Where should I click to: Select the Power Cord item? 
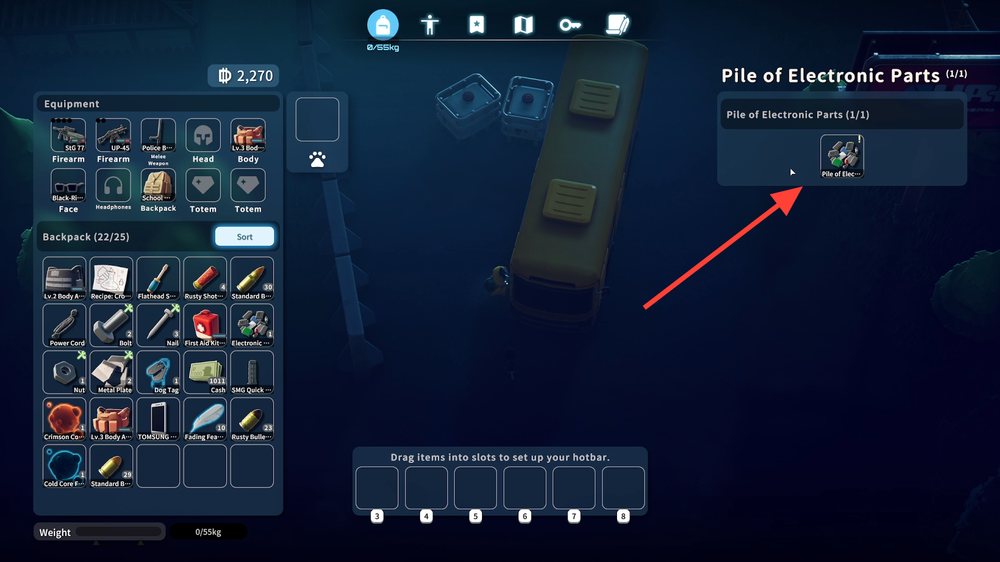coord(65,325)
